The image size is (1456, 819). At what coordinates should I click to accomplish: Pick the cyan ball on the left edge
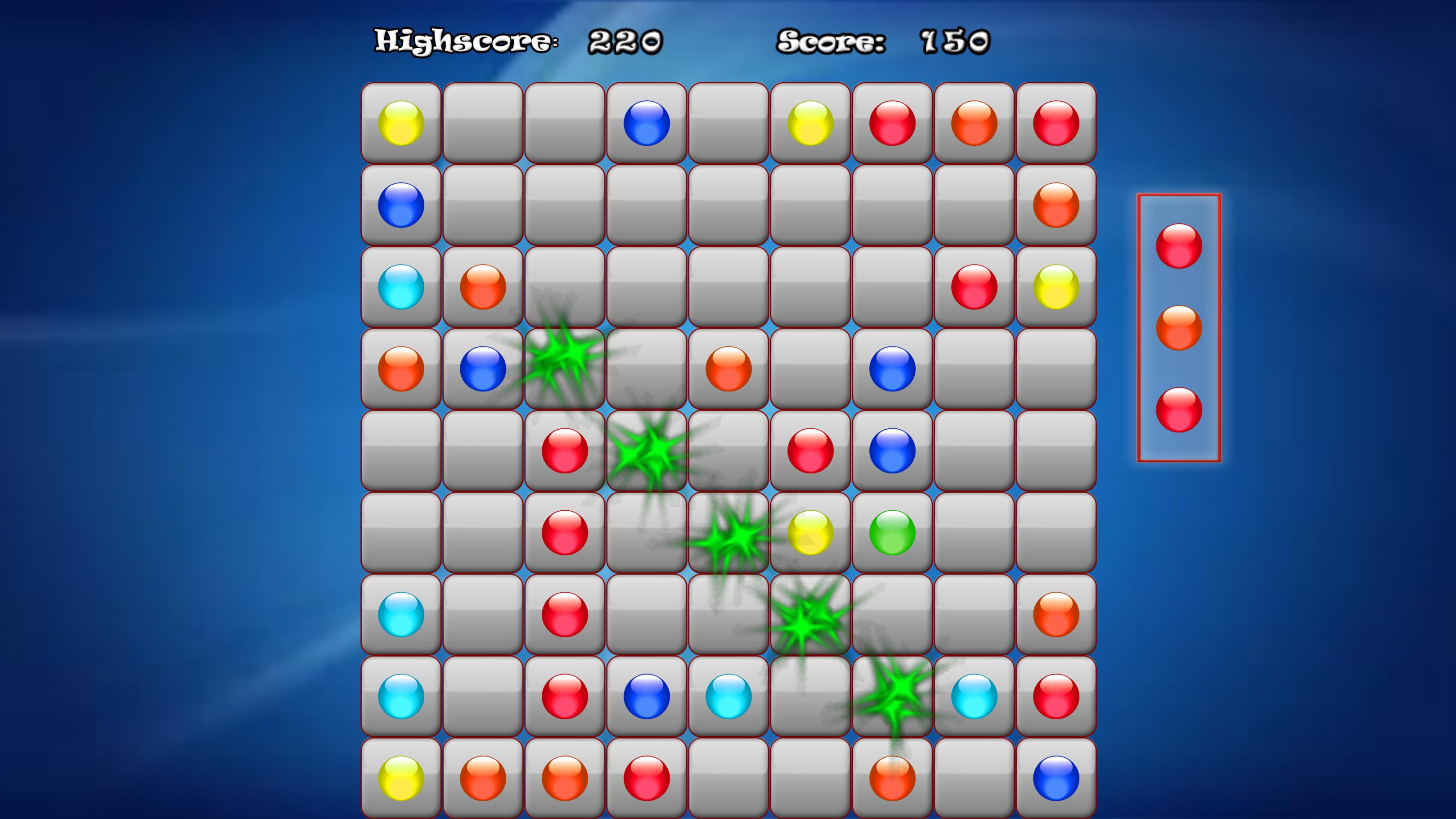(402, 286)
